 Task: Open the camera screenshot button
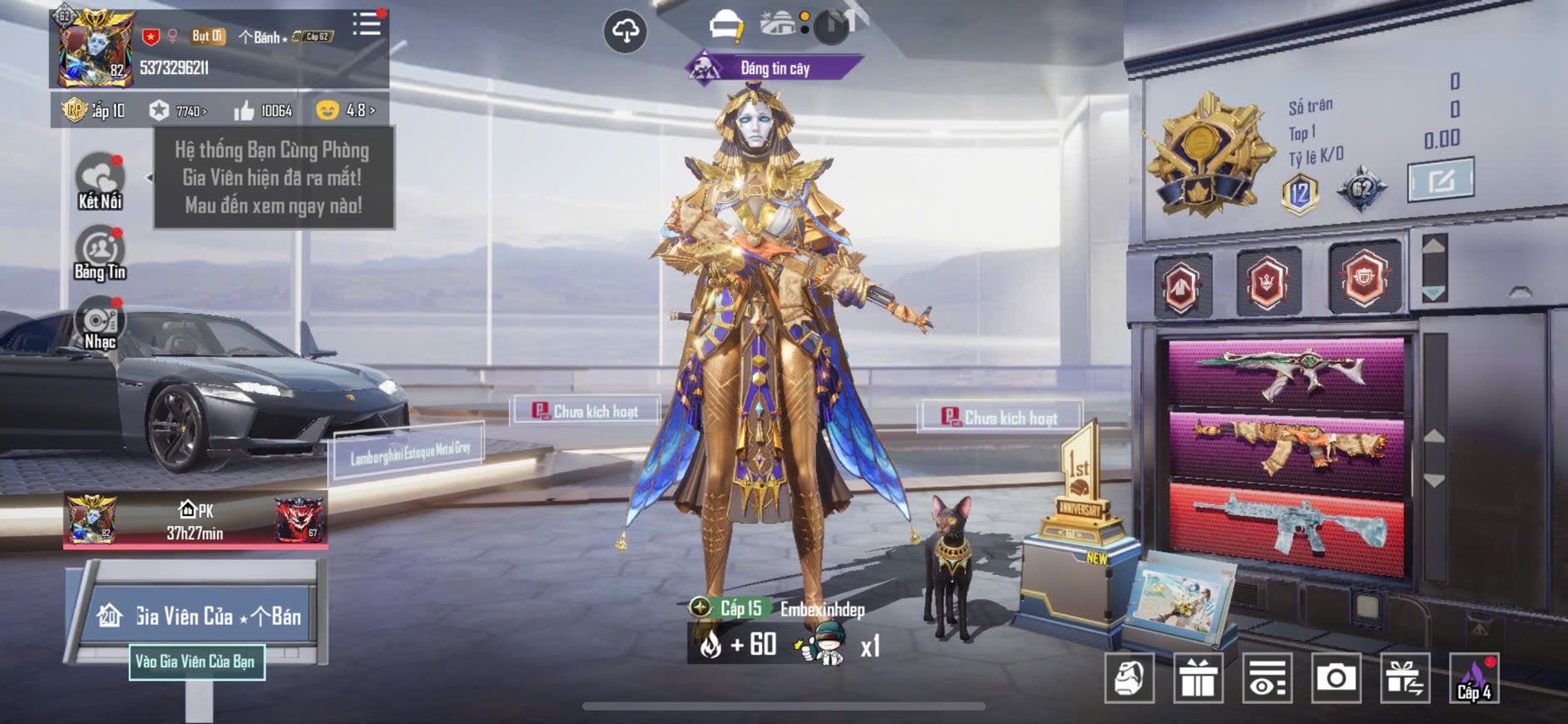(1335, 678)
